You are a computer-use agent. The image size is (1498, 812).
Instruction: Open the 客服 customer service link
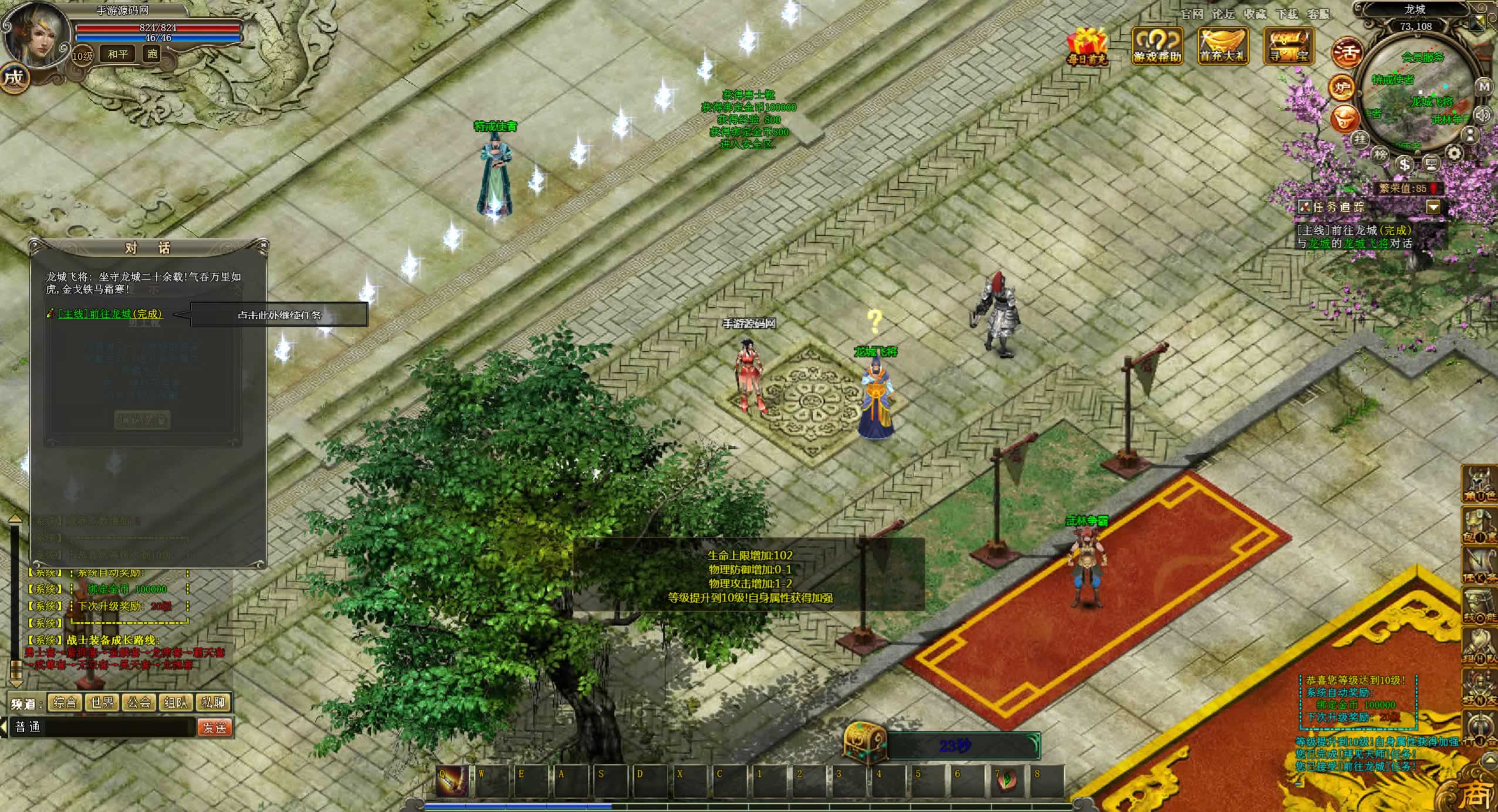(x=1319, y=13)
